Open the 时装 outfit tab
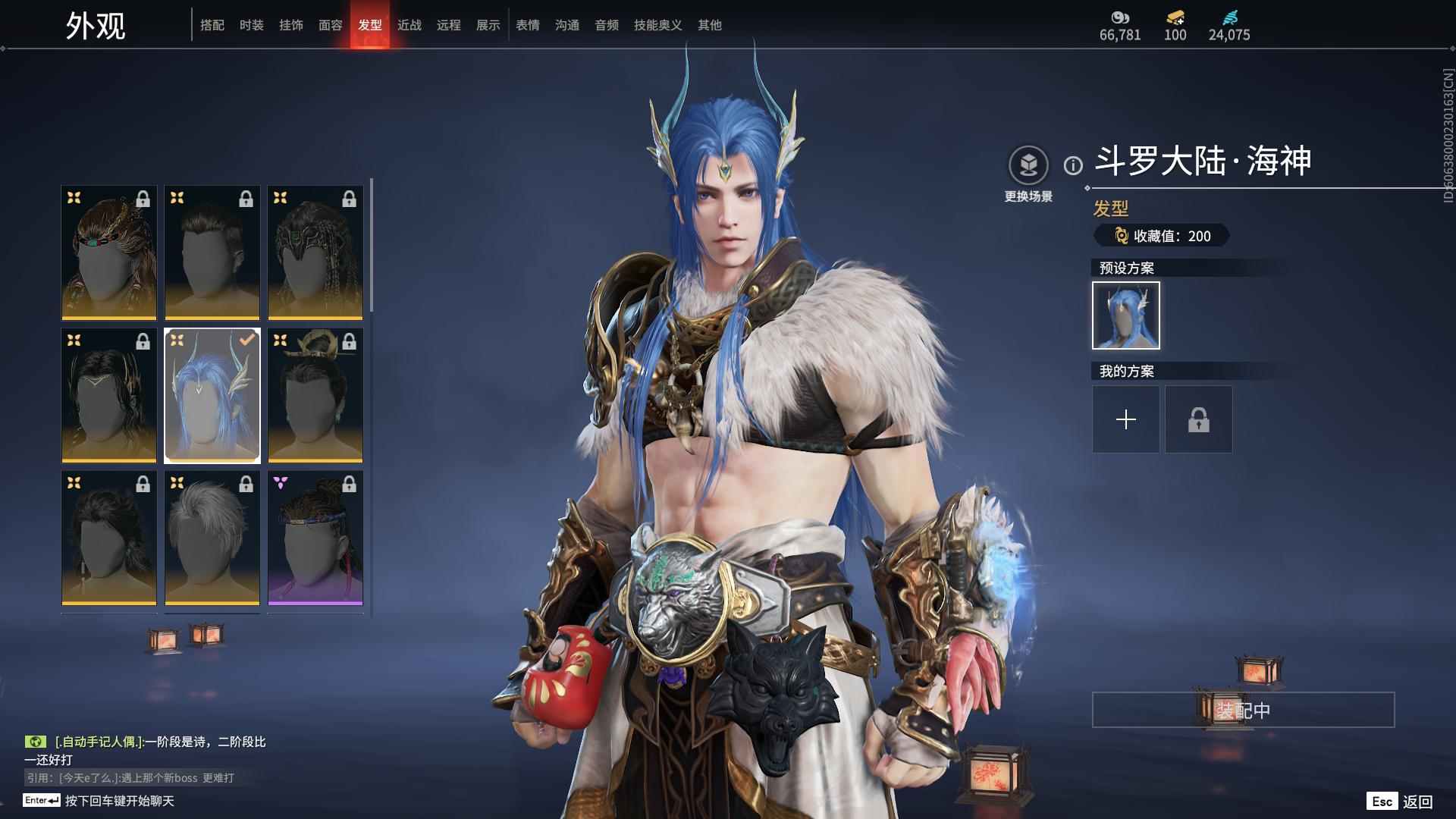 click(x=252, y=25)
